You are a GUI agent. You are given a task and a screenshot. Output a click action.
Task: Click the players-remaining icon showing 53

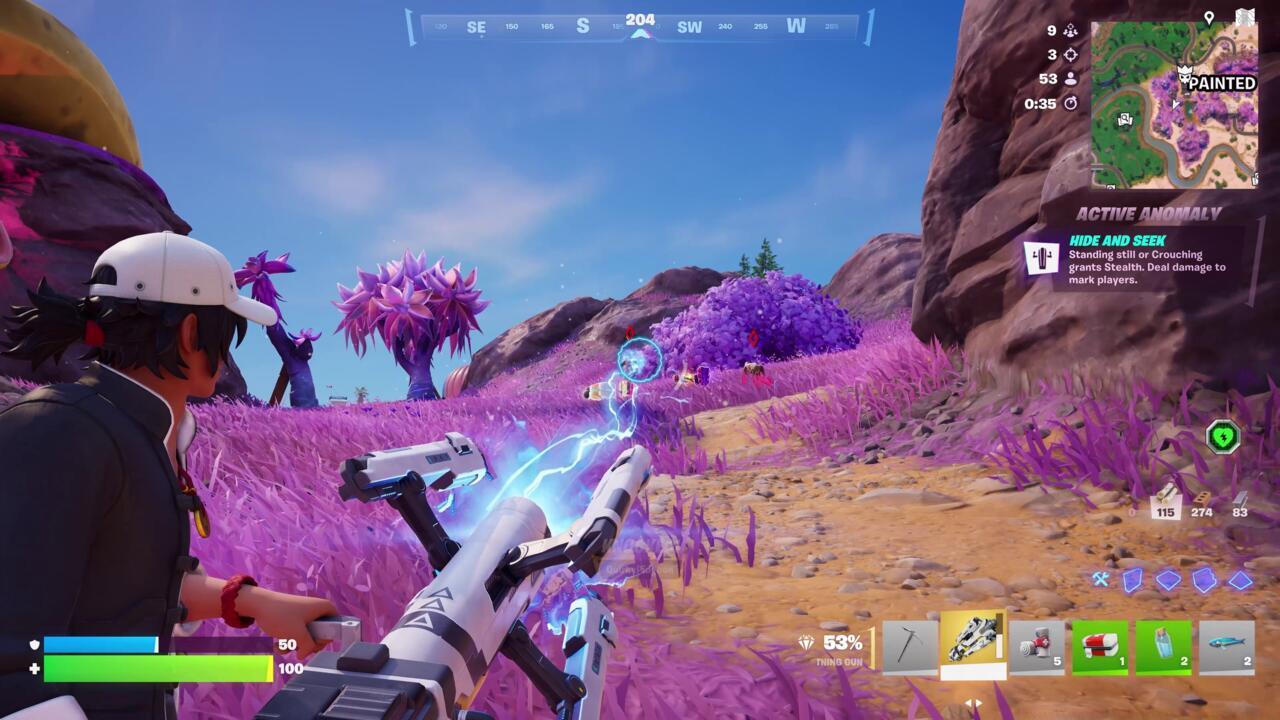(1071, 80)
